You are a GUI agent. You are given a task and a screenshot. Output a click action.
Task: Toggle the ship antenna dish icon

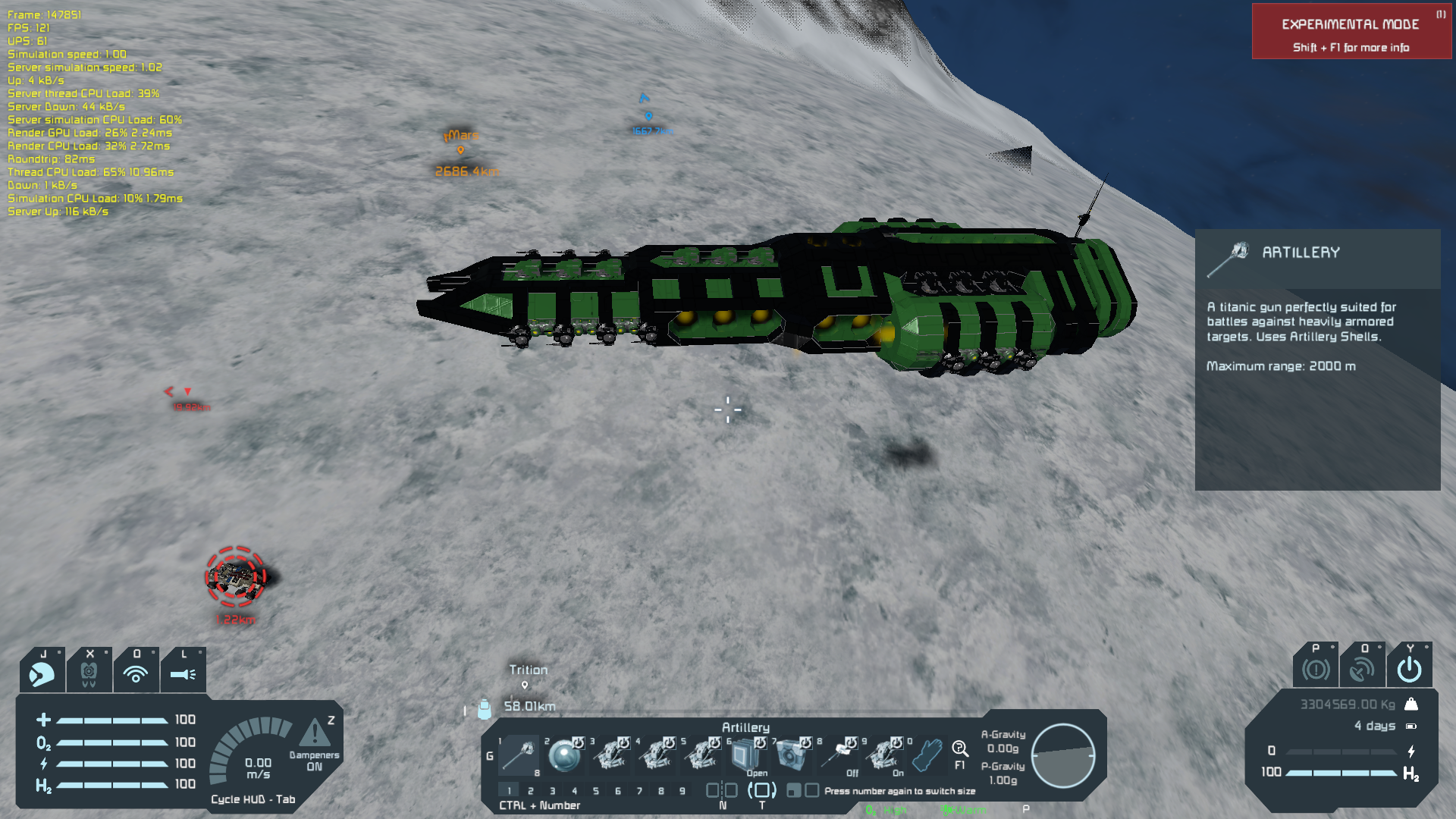click(x=1362, y=669)
